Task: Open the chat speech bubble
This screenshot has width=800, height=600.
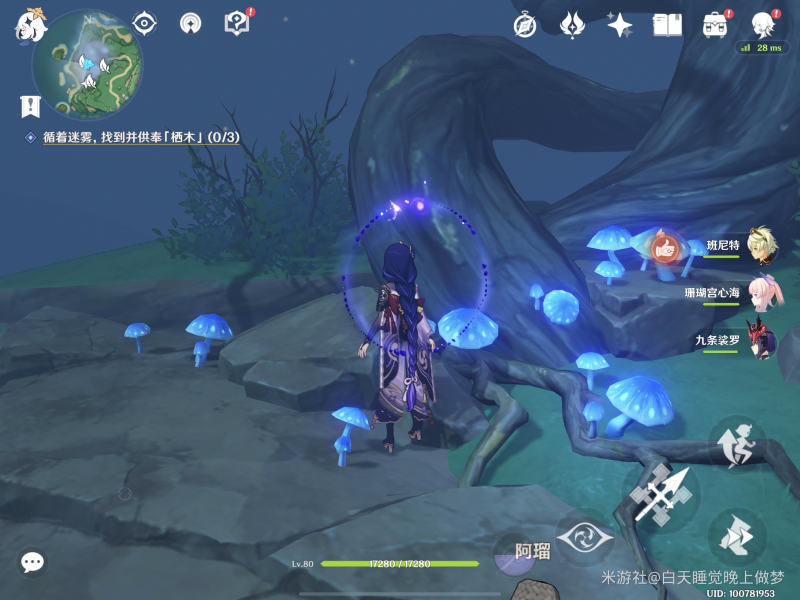Action: (32, 562)
